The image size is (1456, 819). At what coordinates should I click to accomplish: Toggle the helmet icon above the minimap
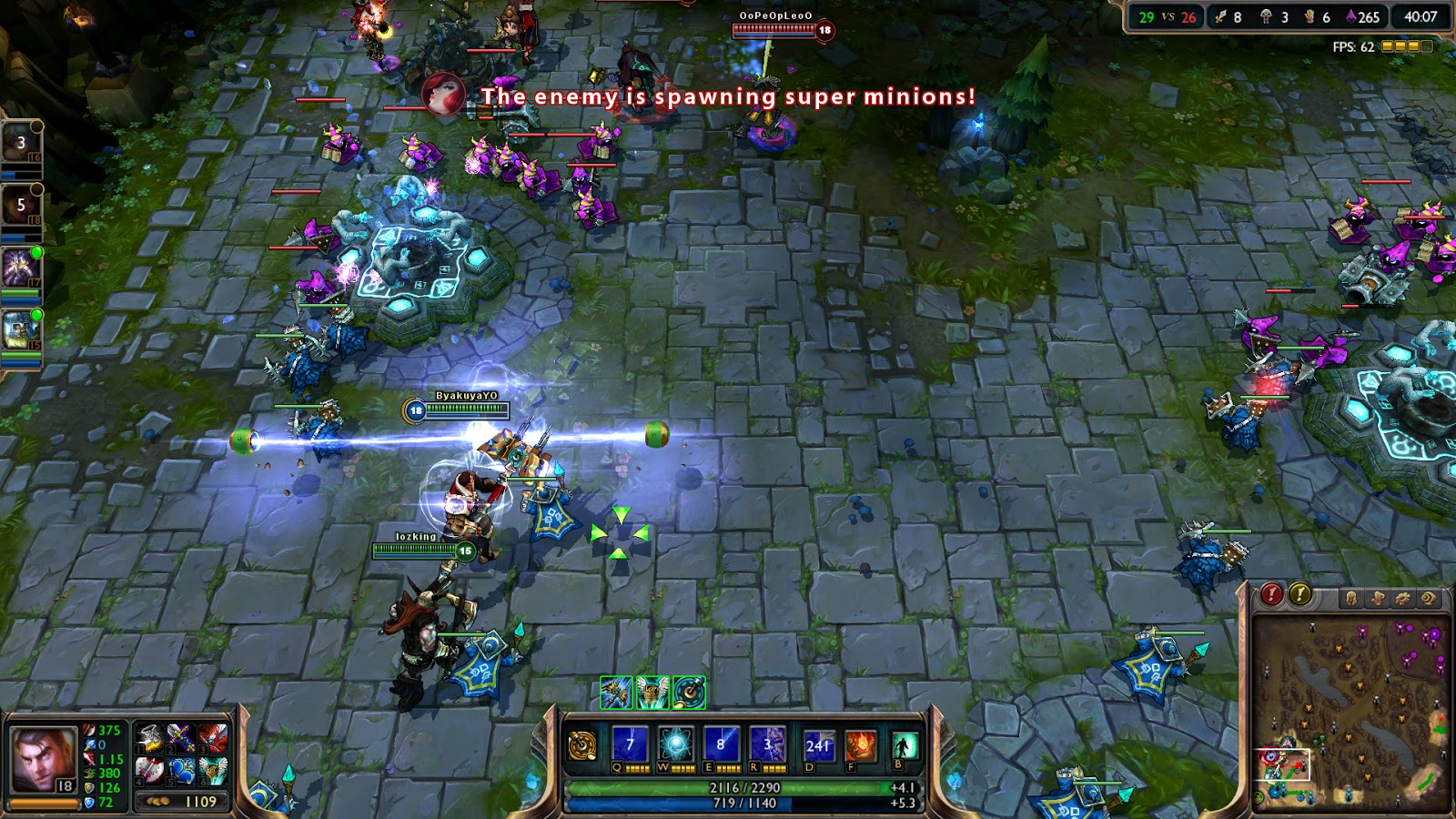pyautogui.click(x=1352, y=596)
